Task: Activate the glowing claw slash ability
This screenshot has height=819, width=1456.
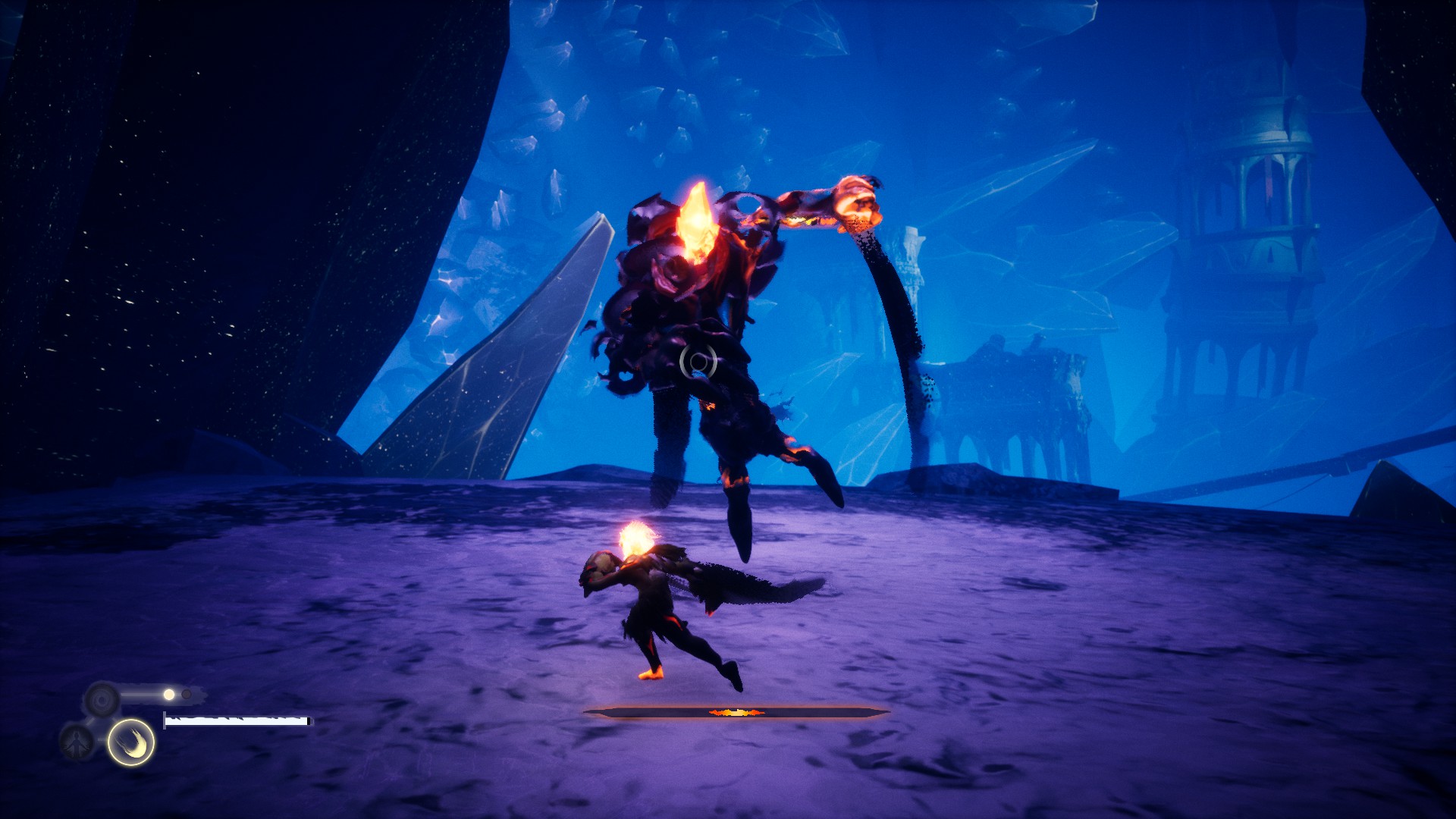Action: (130, 742)
